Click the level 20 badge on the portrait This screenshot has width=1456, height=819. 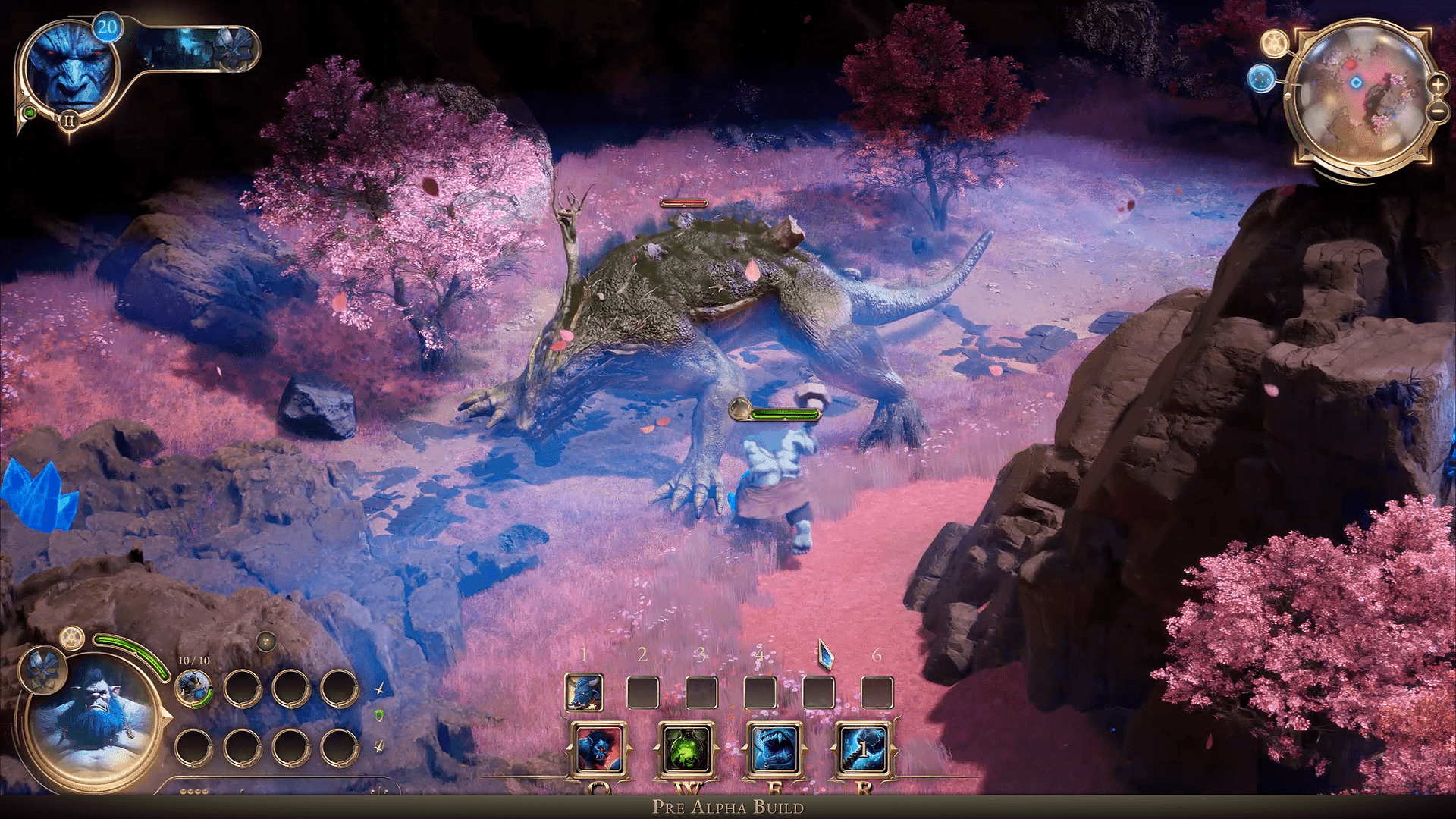pyautogui.click(x=108, y=27)
